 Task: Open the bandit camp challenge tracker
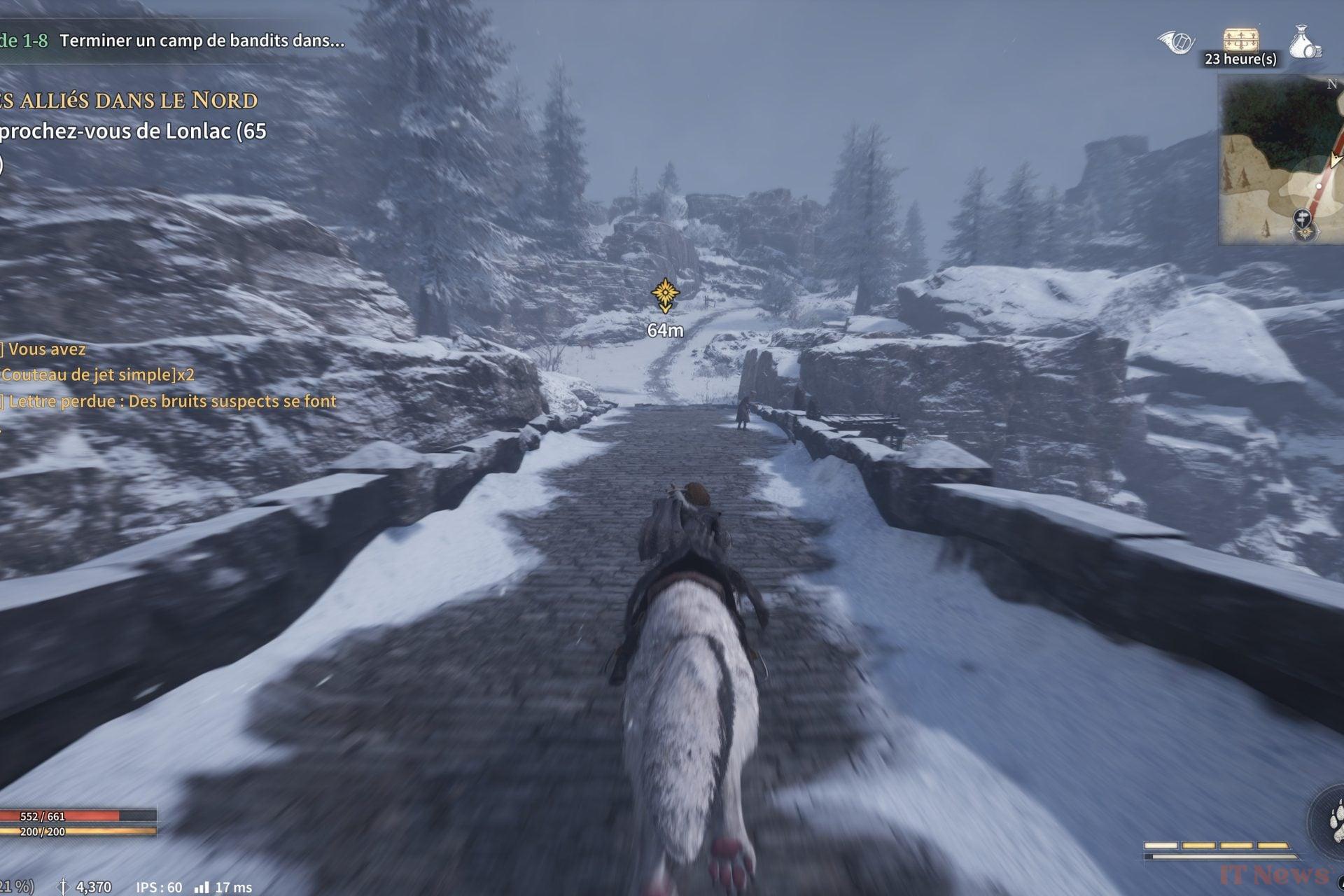pos(175,41)
